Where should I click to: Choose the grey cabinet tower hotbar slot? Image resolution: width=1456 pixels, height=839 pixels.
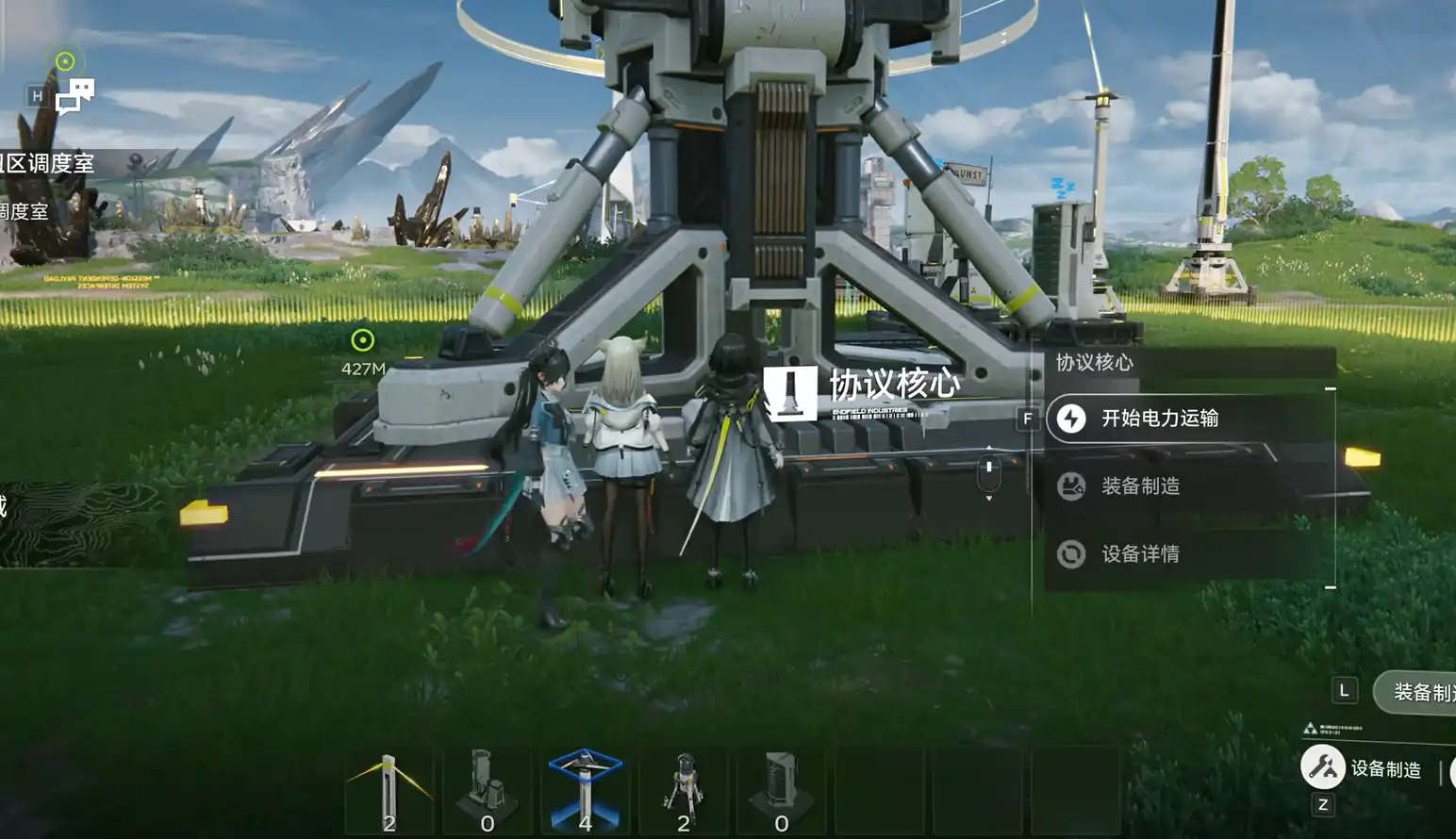point(782,790)
